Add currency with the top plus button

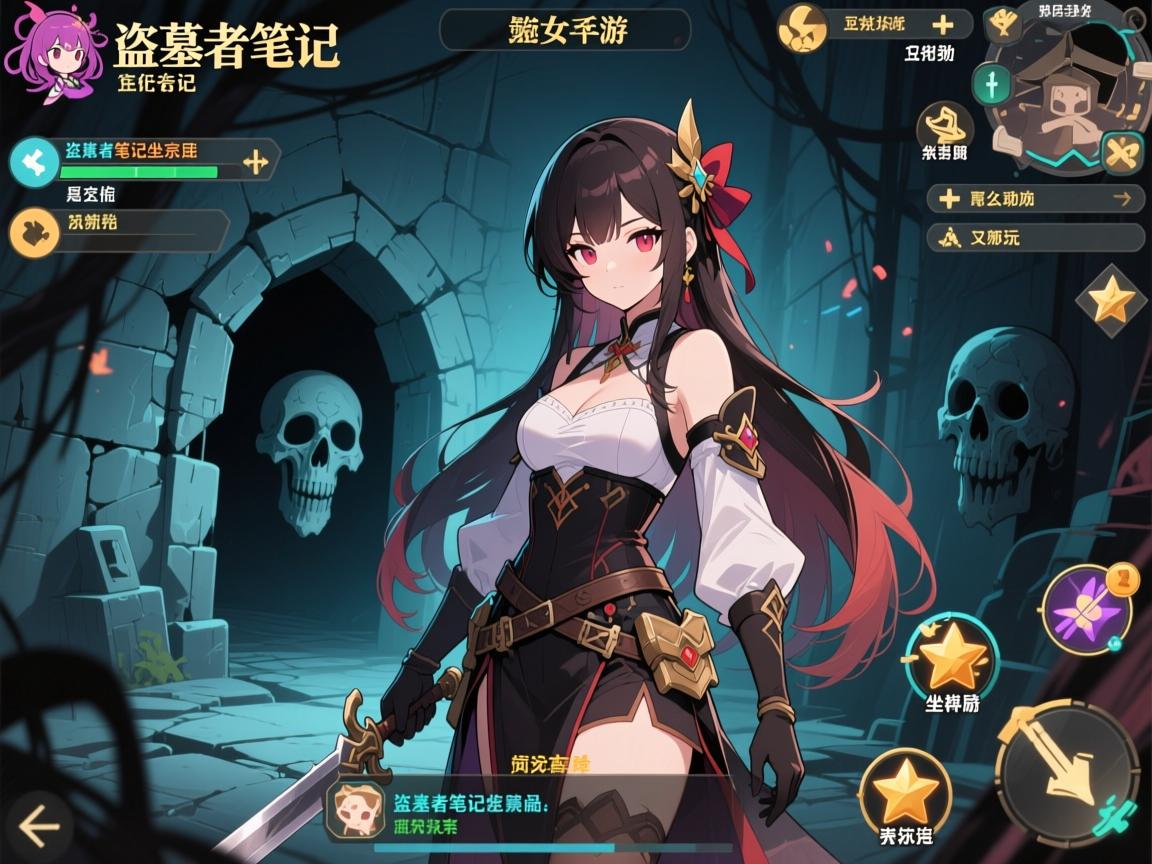(941, 25)
